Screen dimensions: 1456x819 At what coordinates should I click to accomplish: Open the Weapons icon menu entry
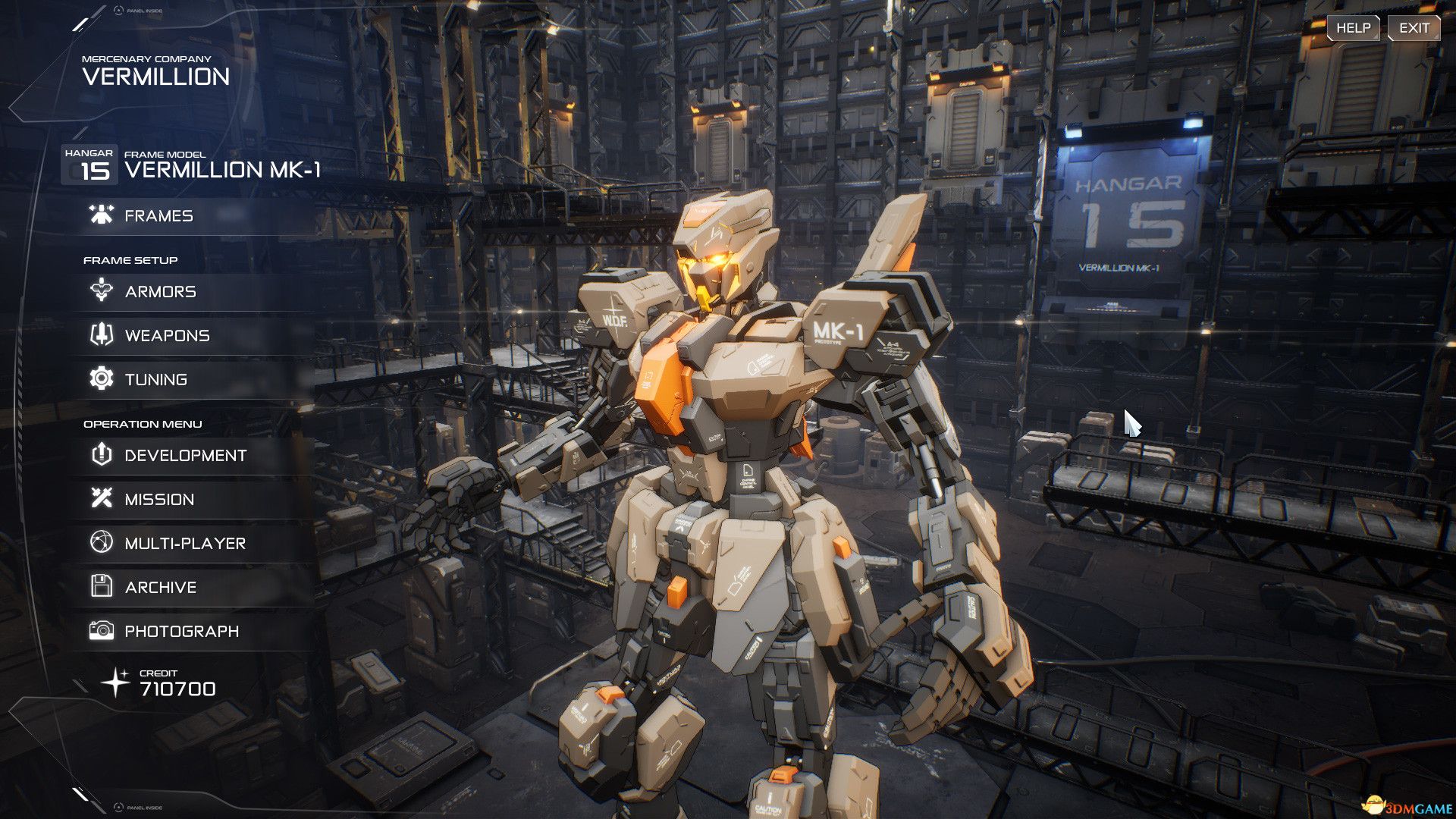(x=99, y=335)
